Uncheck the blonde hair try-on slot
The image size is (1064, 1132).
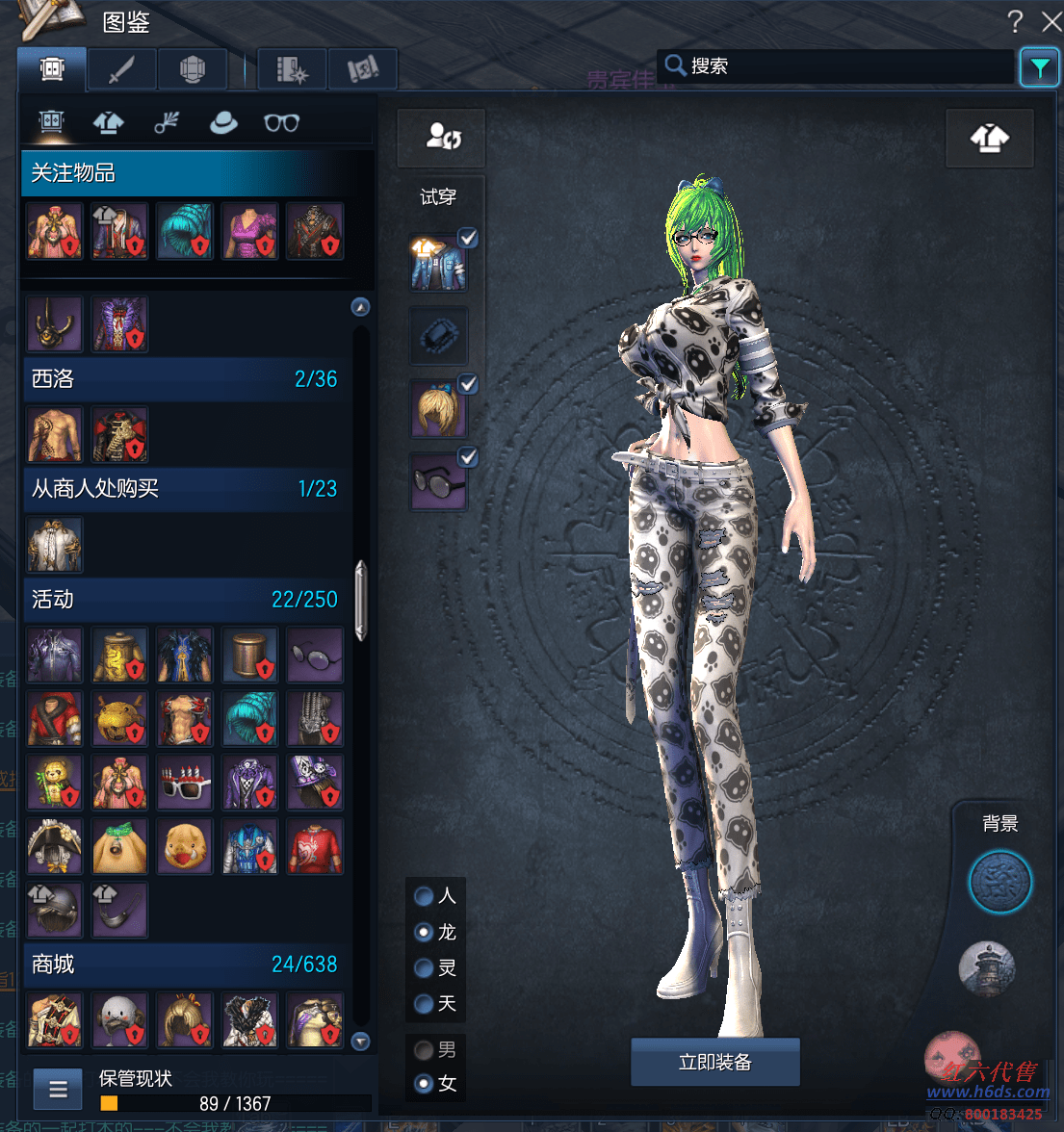468,383
